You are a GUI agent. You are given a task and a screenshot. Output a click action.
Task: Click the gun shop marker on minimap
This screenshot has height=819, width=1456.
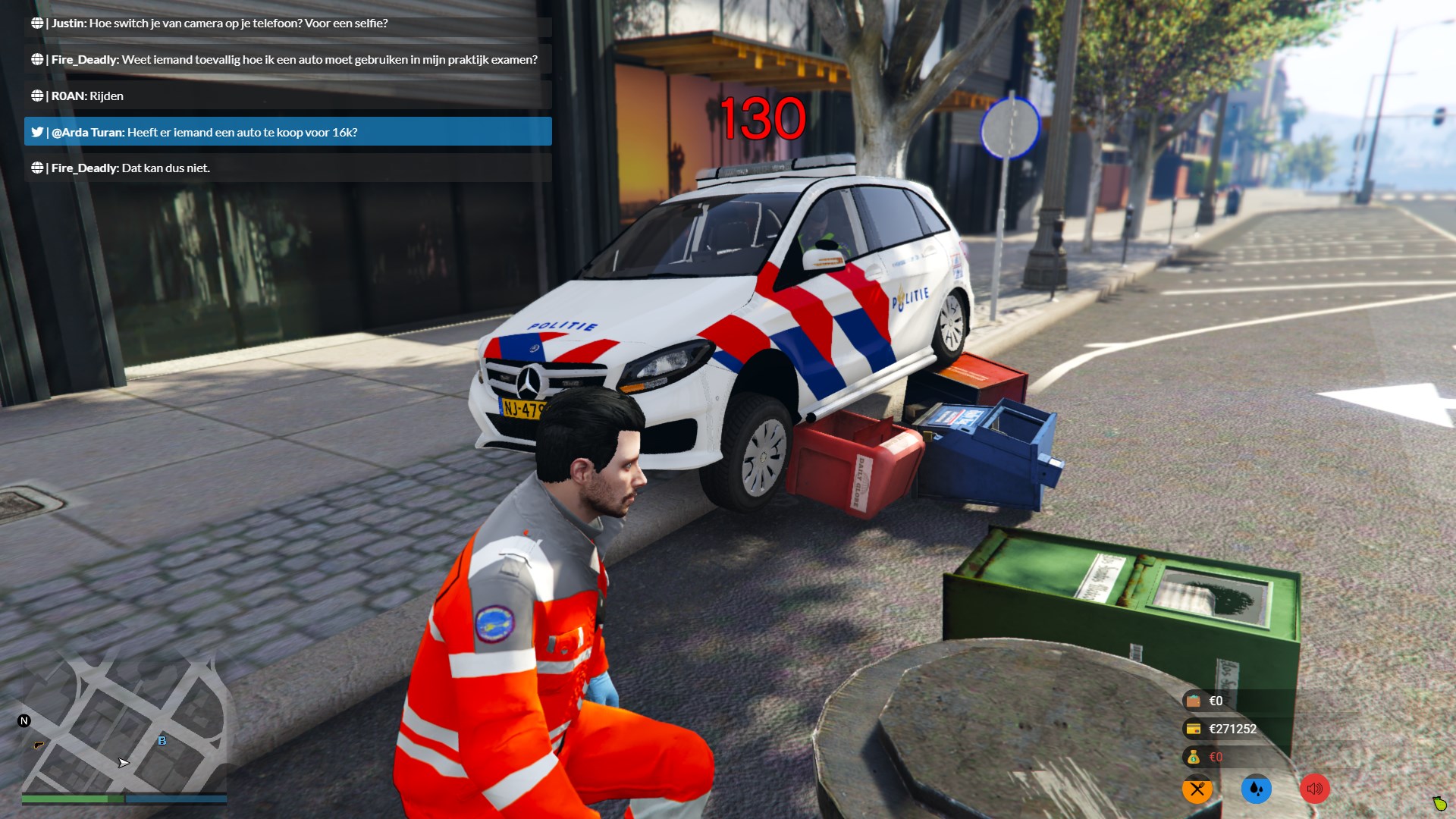click(x=39, y=745)
